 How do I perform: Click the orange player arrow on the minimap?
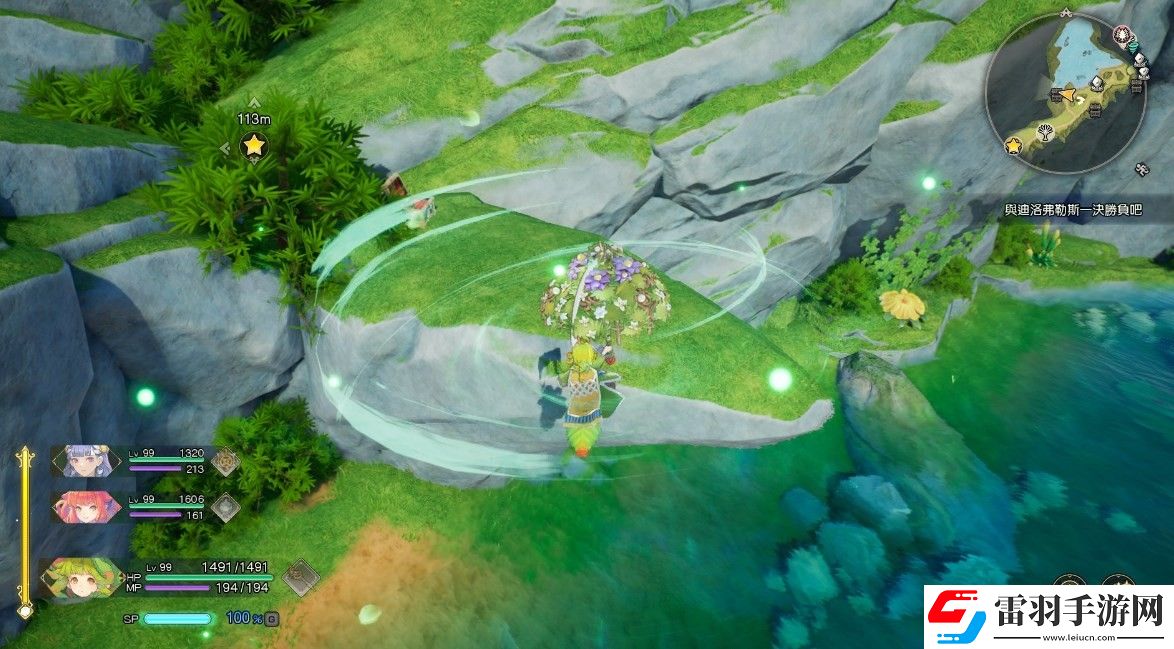coord(1067,95)
